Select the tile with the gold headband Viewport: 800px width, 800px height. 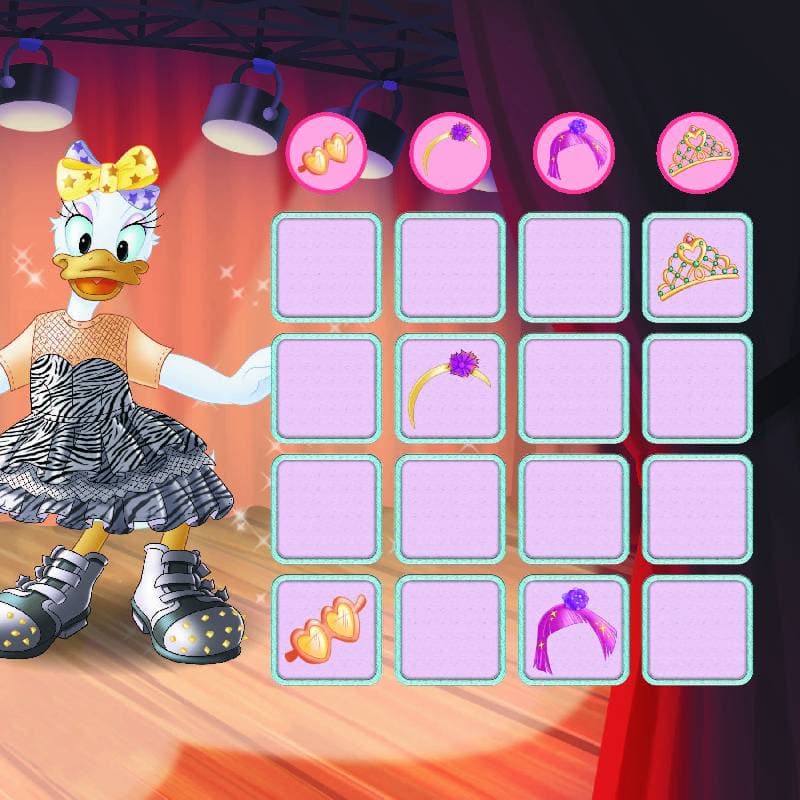[450, 388]
